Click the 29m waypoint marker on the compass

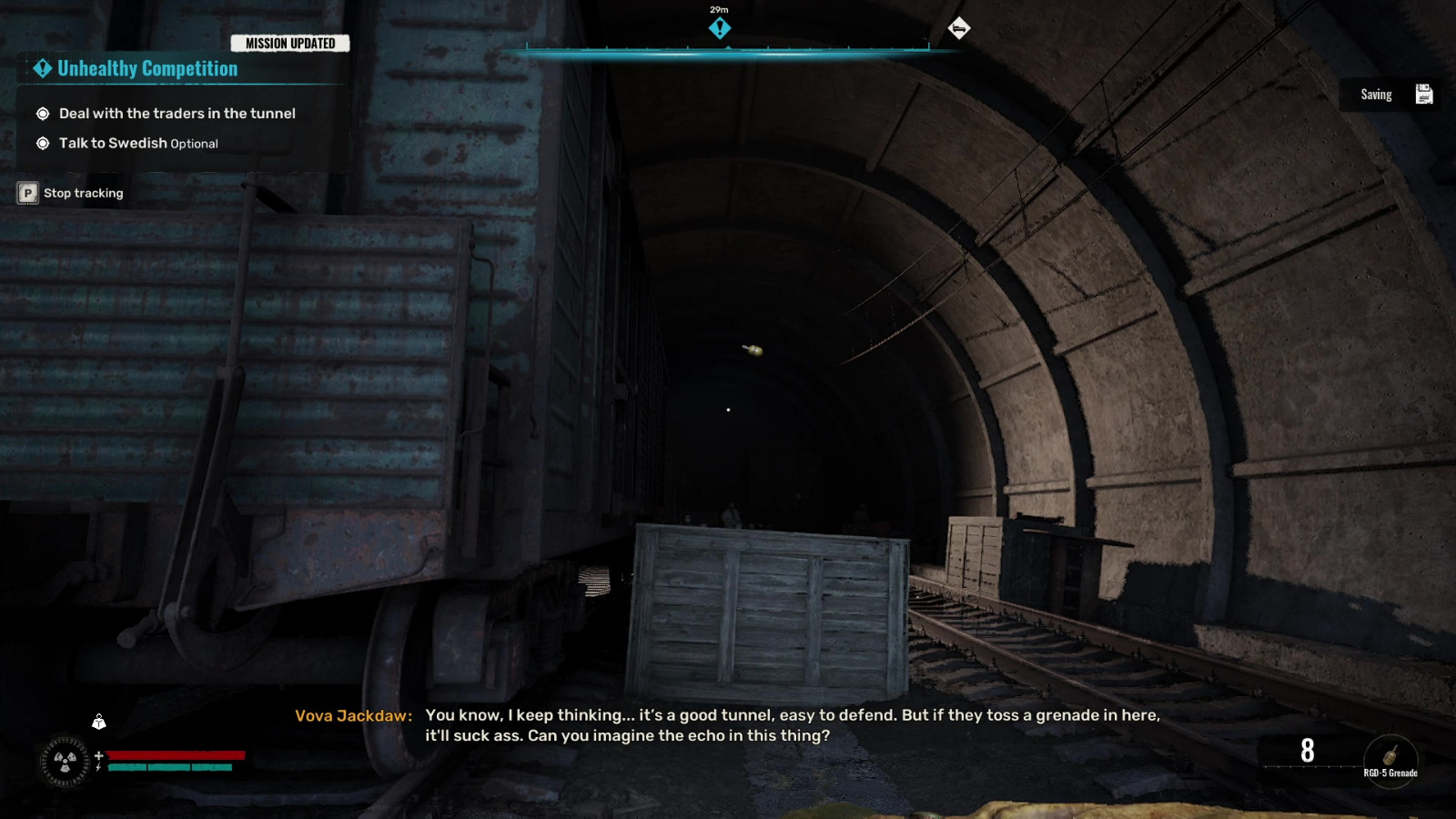tap(720, 28)
